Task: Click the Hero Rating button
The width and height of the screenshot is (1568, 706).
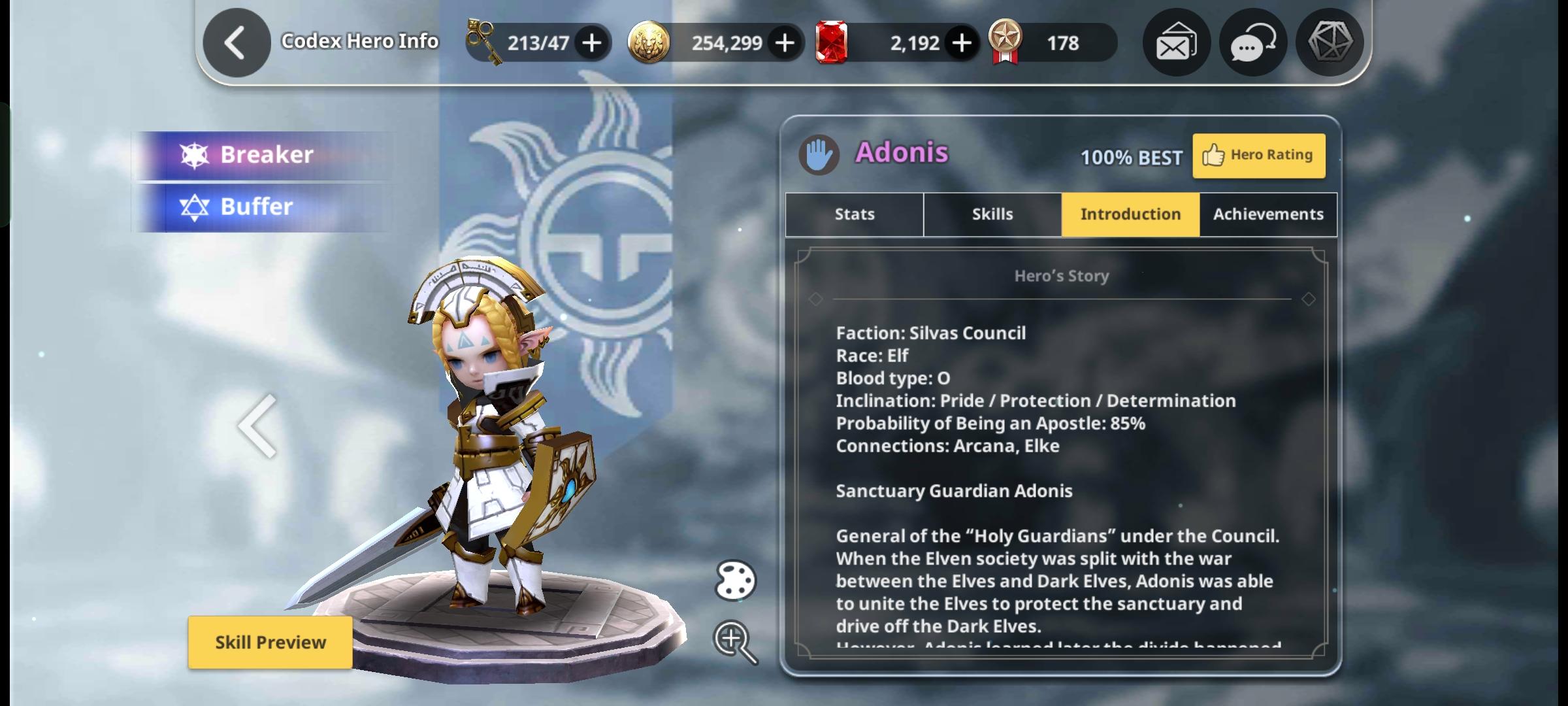Action: click(x=1258, y=155)
